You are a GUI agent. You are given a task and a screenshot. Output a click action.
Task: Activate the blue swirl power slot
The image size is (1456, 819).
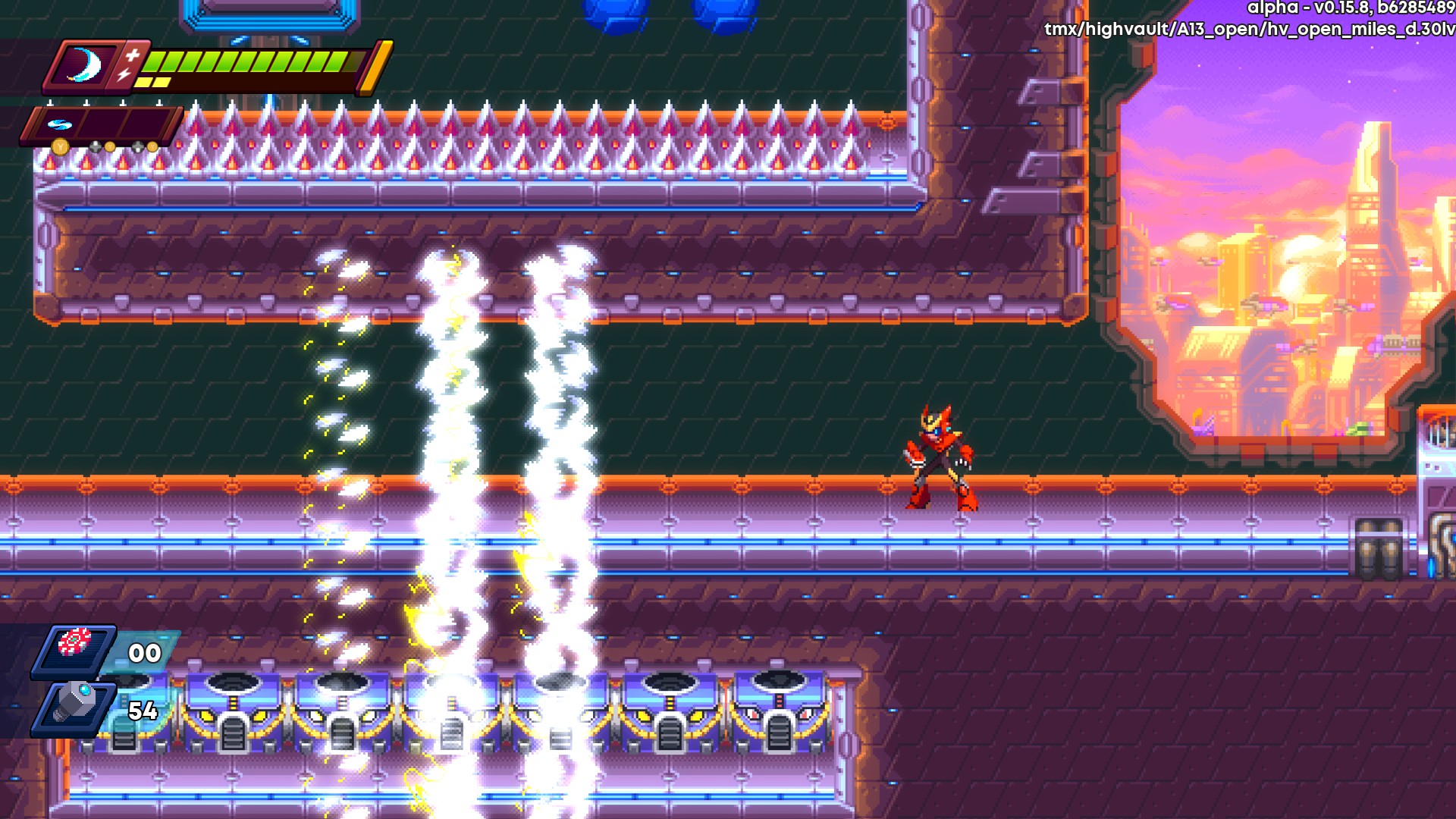pos(59,124)
